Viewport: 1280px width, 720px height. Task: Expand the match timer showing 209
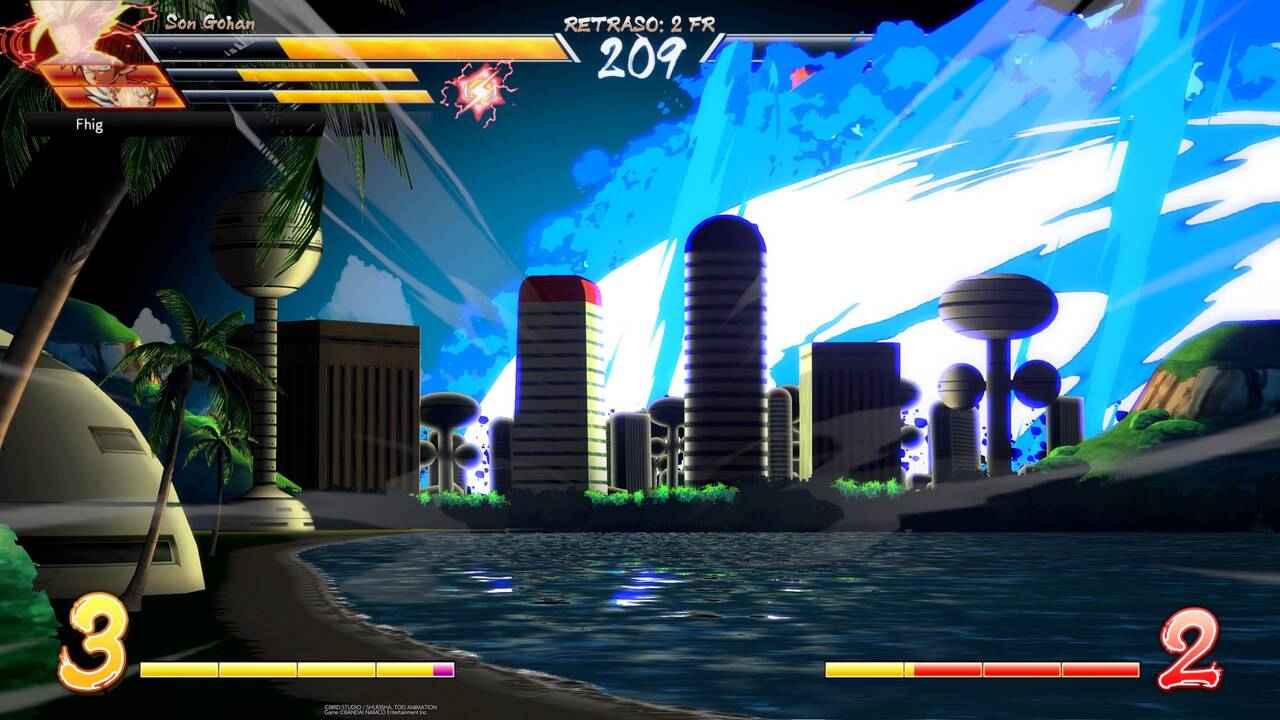[640, 60]
